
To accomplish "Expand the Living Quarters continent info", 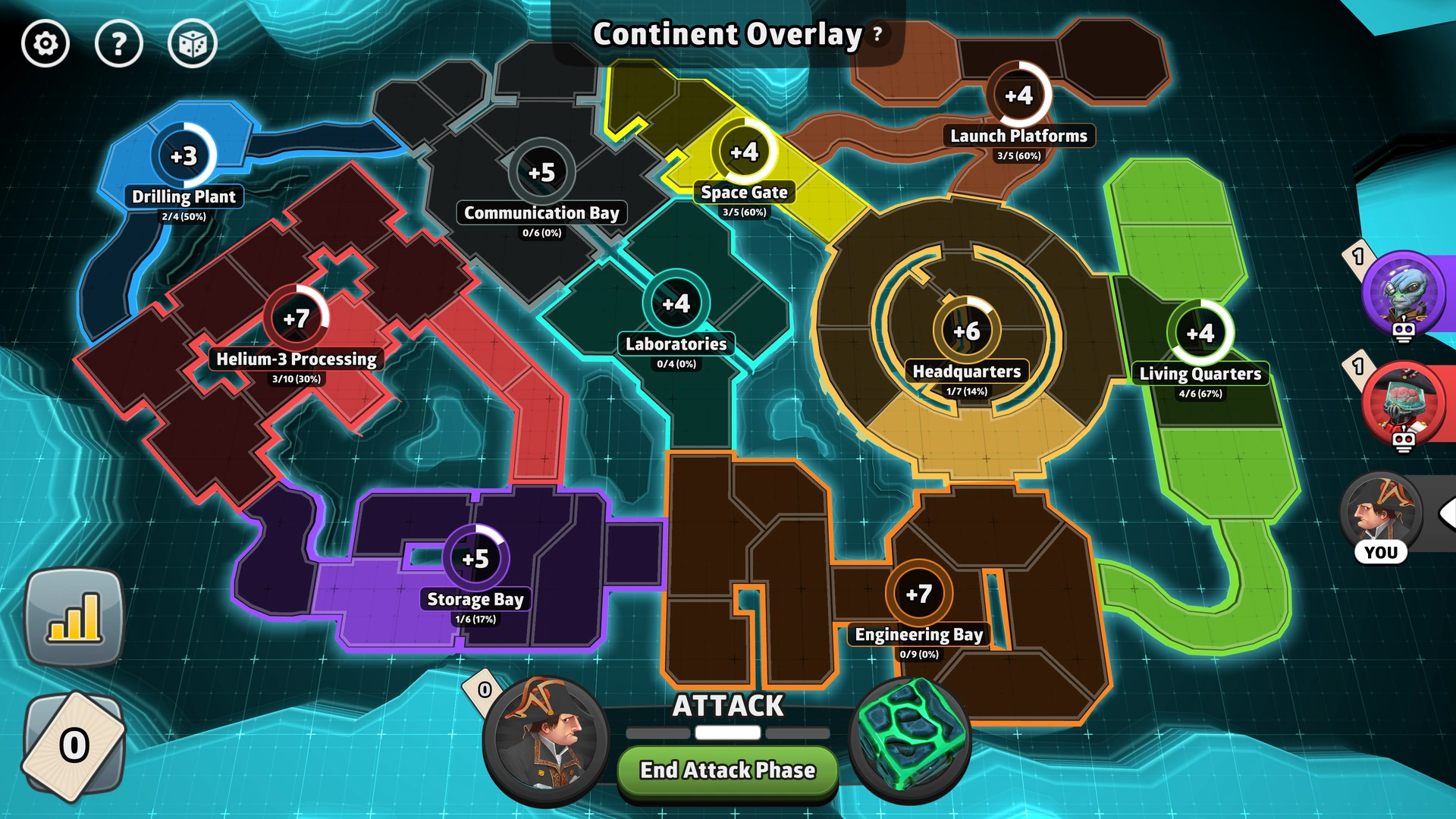I will pyautogui.click(x=1199, y=331).
